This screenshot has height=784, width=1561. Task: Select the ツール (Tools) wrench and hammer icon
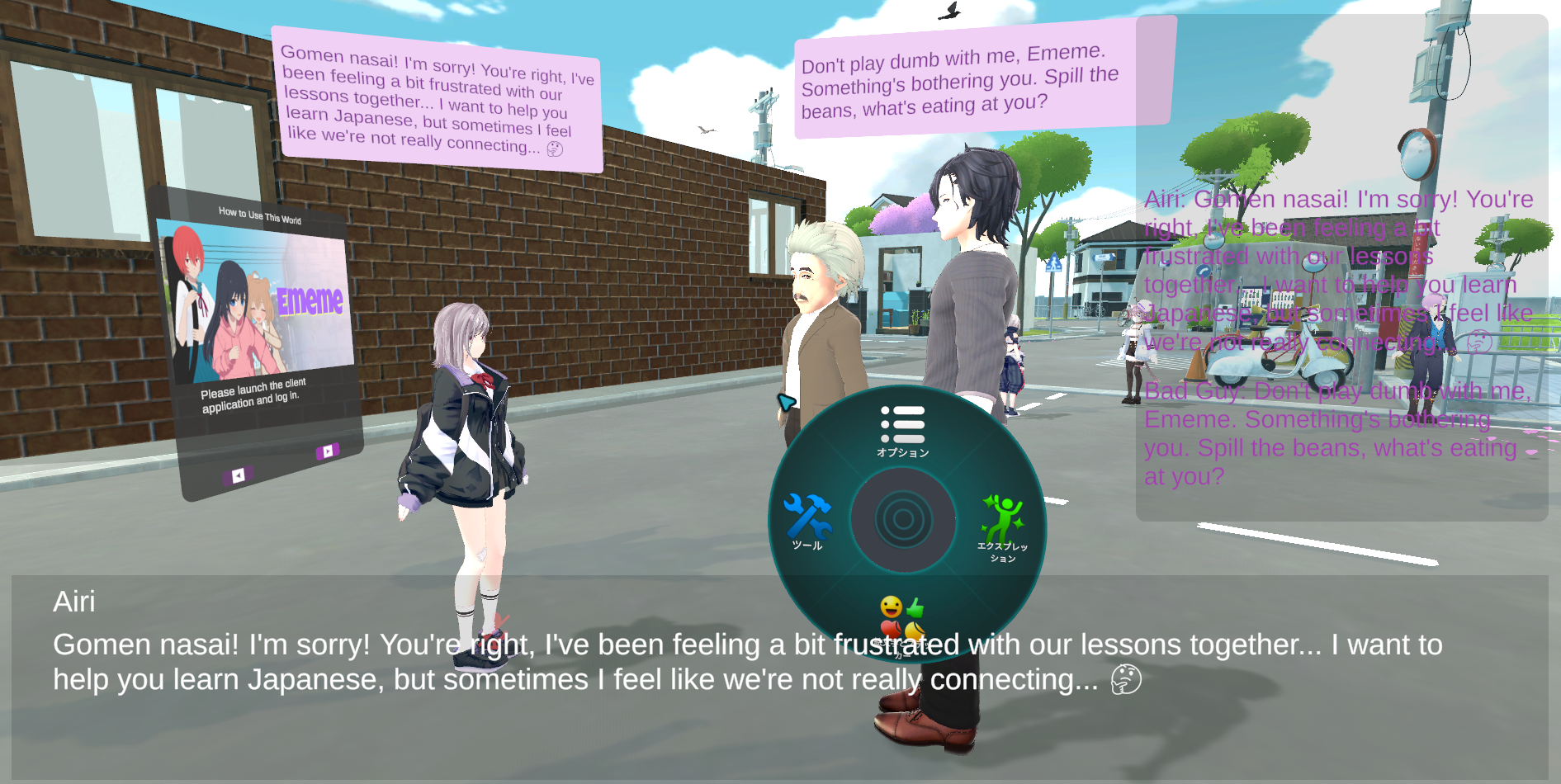point(807,520)
